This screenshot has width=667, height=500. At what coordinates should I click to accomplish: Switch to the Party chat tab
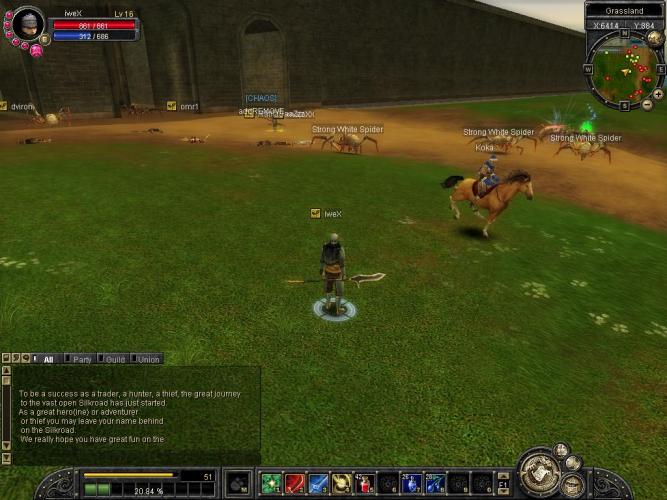point(82,359)
